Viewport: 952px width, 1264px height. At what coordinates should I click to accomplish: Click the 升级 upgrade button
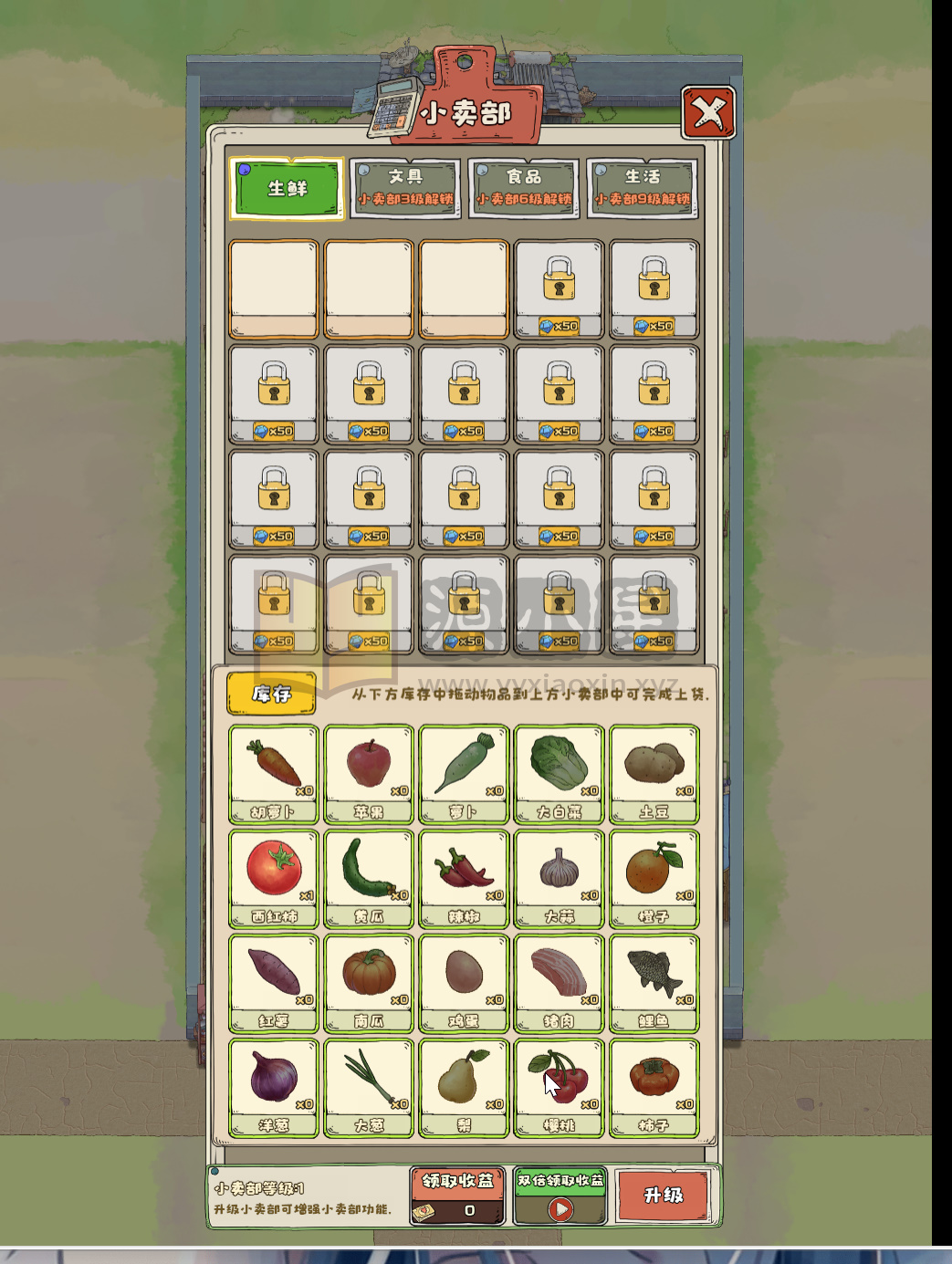pos(664,1196)
